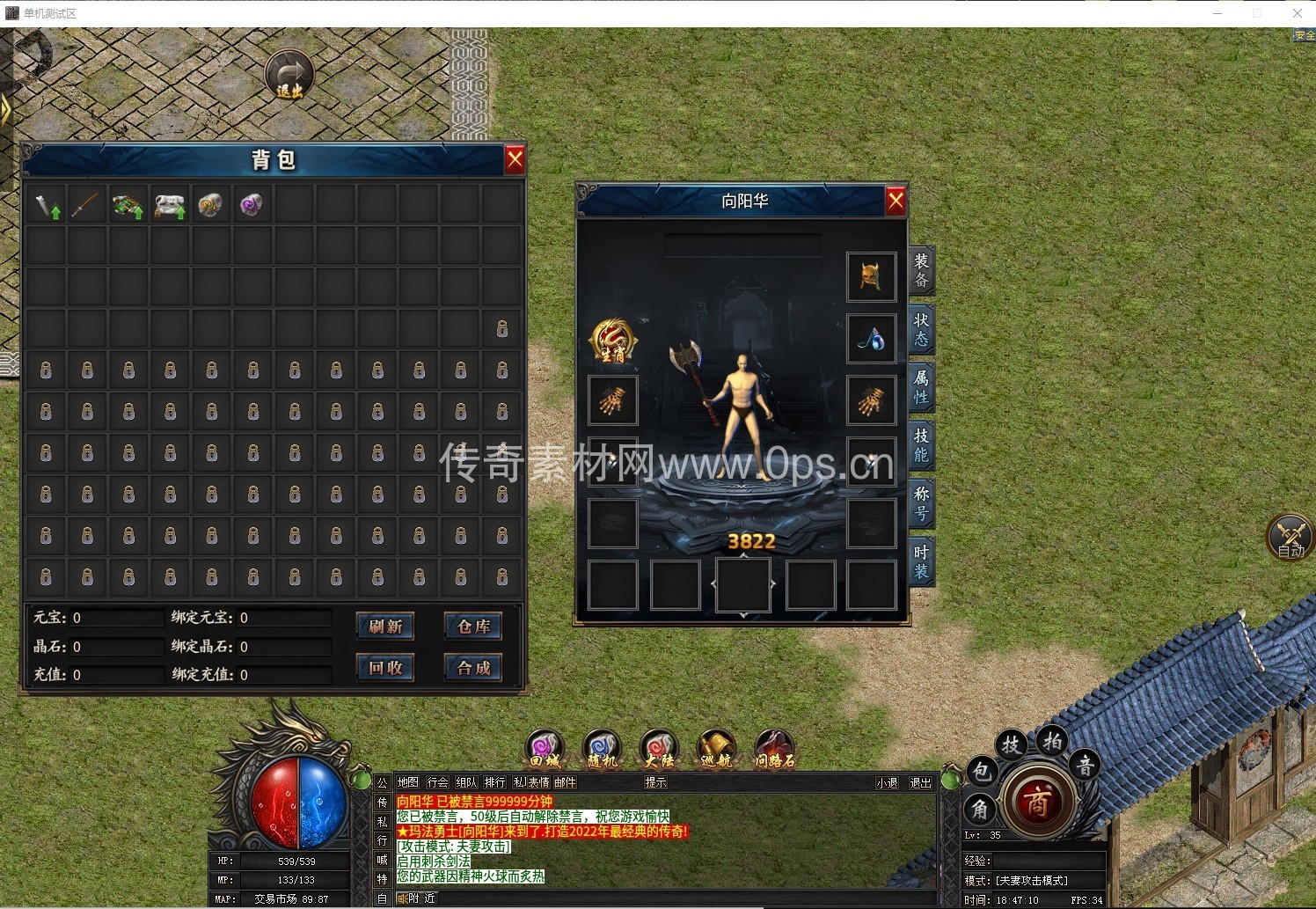Toggle the 自动 auto-combat button
Image resolution: width=1316 pixels, height=909 pixels.
coord(1290,537)
